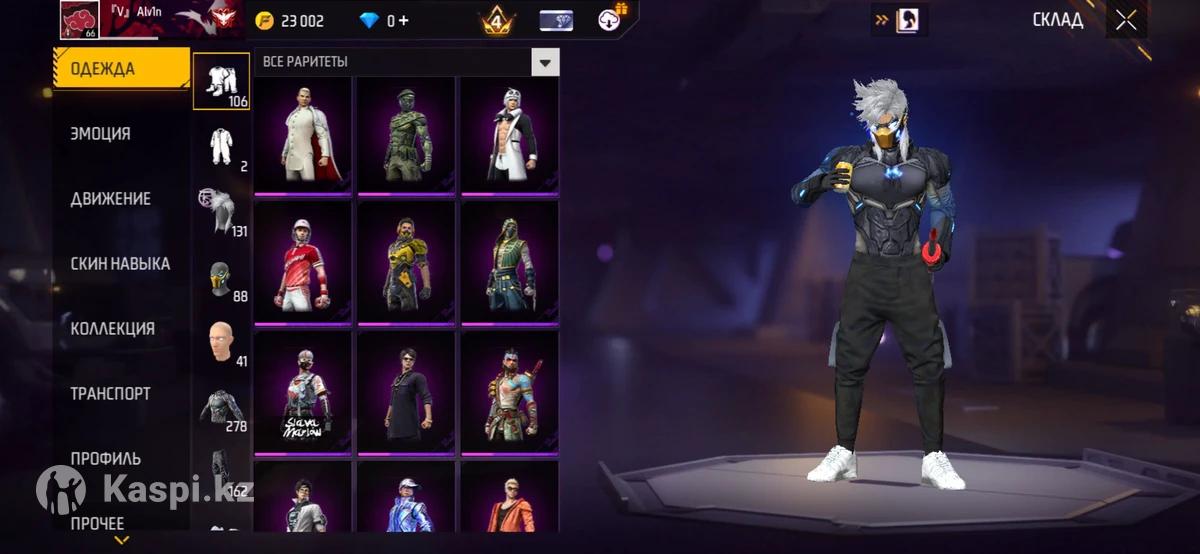This screenshot has height=554, width=1200.
Task: Close the СКЛАД screen with X
Action: [x=1126, y=20]
